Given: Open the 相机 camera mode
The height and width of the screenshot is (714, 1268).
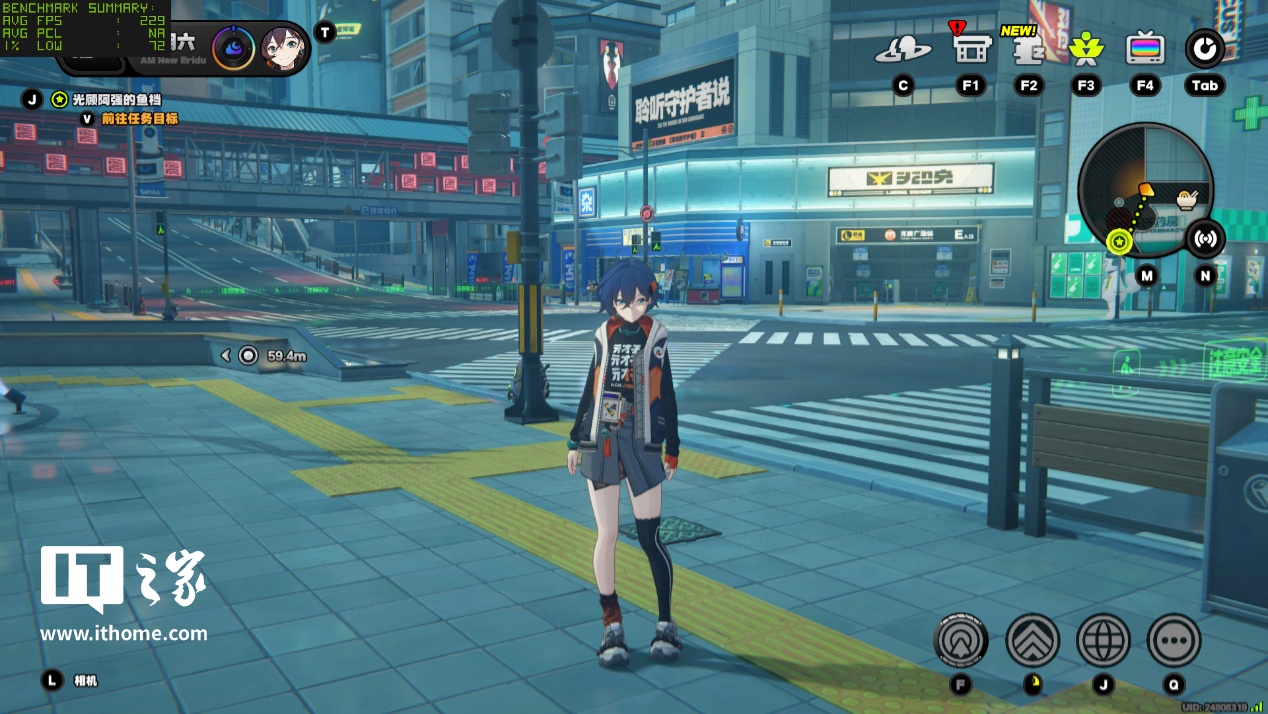Looking at the screenshot, I should click(x=86, y=681).
